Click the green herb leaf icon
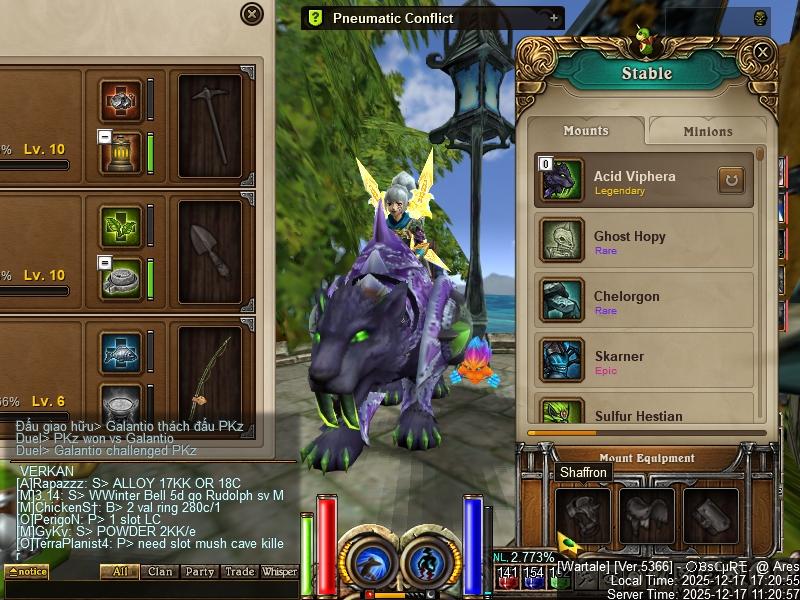 coord(121,227)
